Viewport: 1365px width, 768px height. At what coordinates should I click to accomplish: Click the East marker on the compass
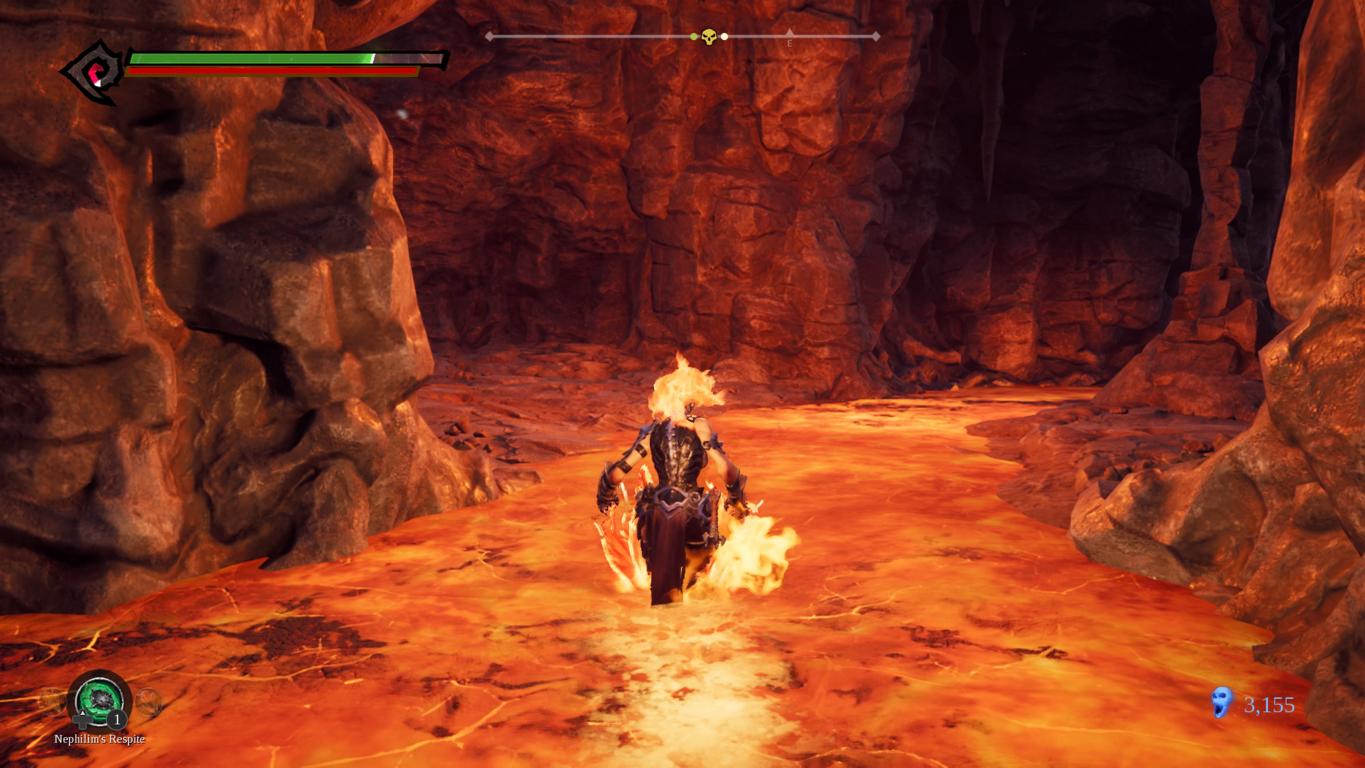click(789, 40)
